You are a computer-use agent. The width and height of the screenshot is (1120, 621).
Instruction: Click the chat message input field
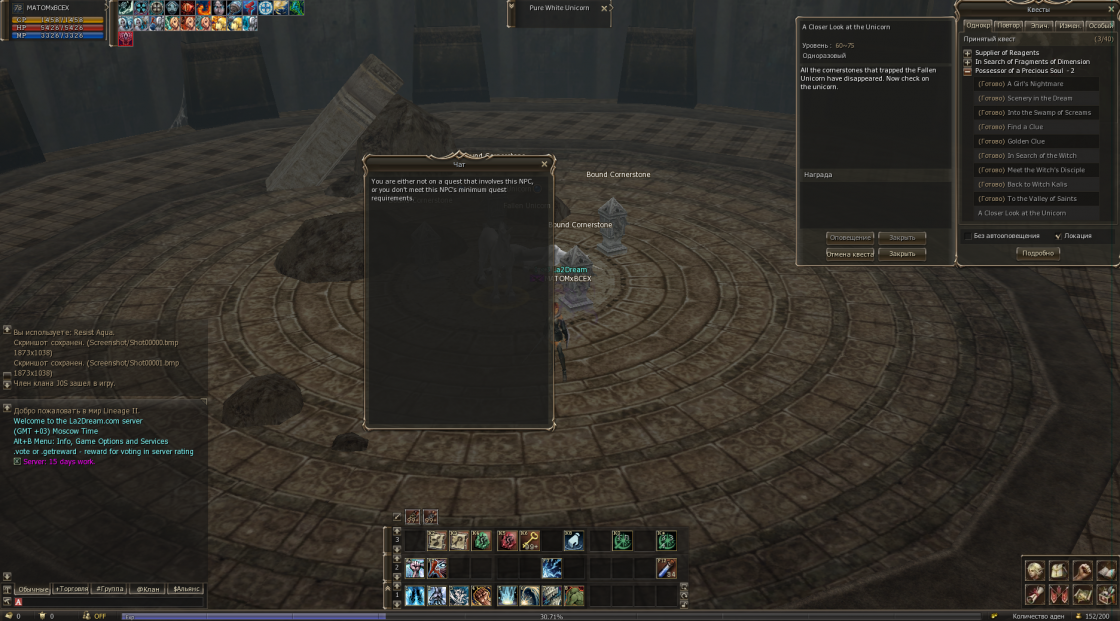110,602
